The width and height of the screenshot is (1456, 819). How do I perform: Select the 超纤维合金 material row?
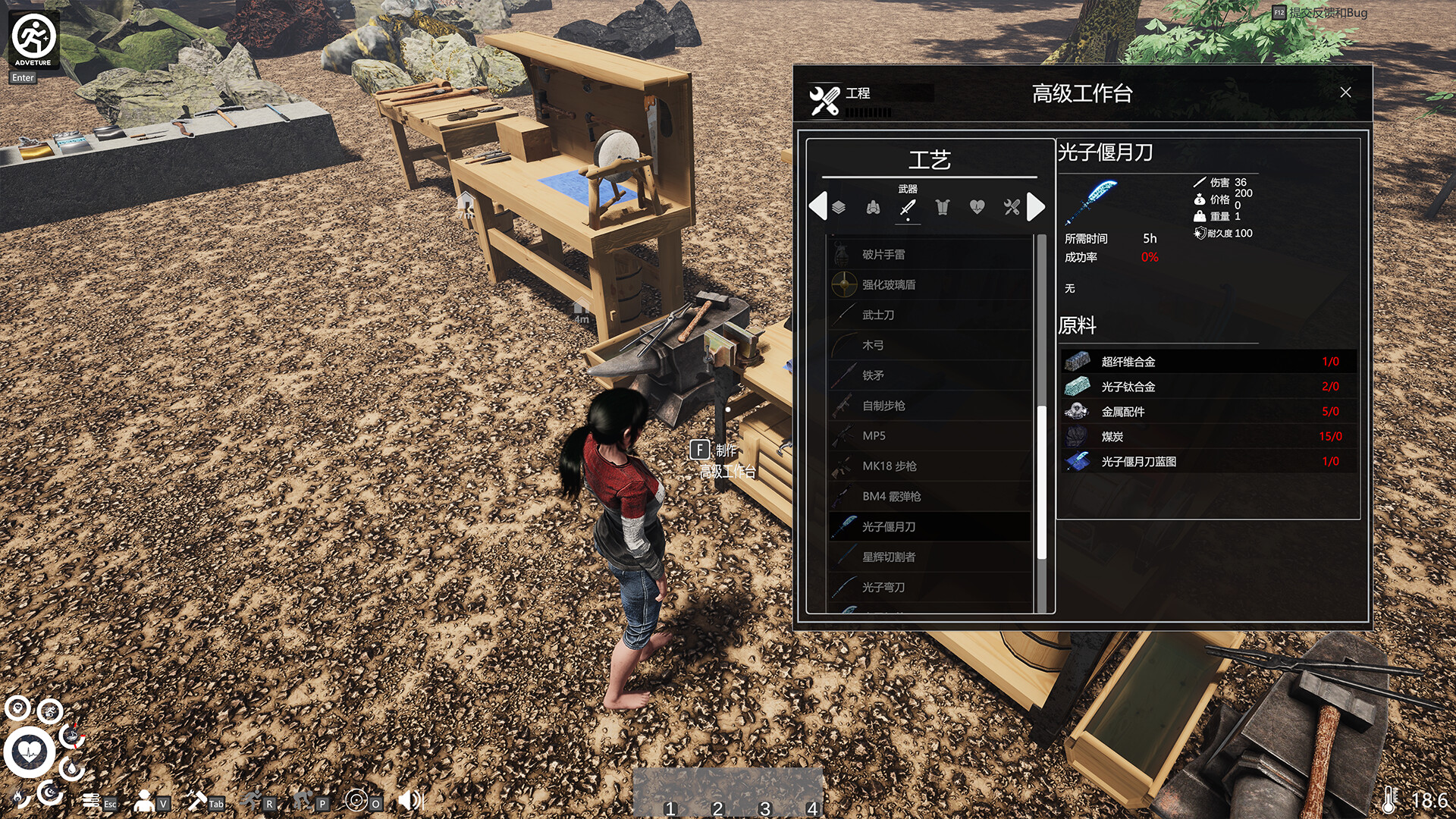[1207, 362]
